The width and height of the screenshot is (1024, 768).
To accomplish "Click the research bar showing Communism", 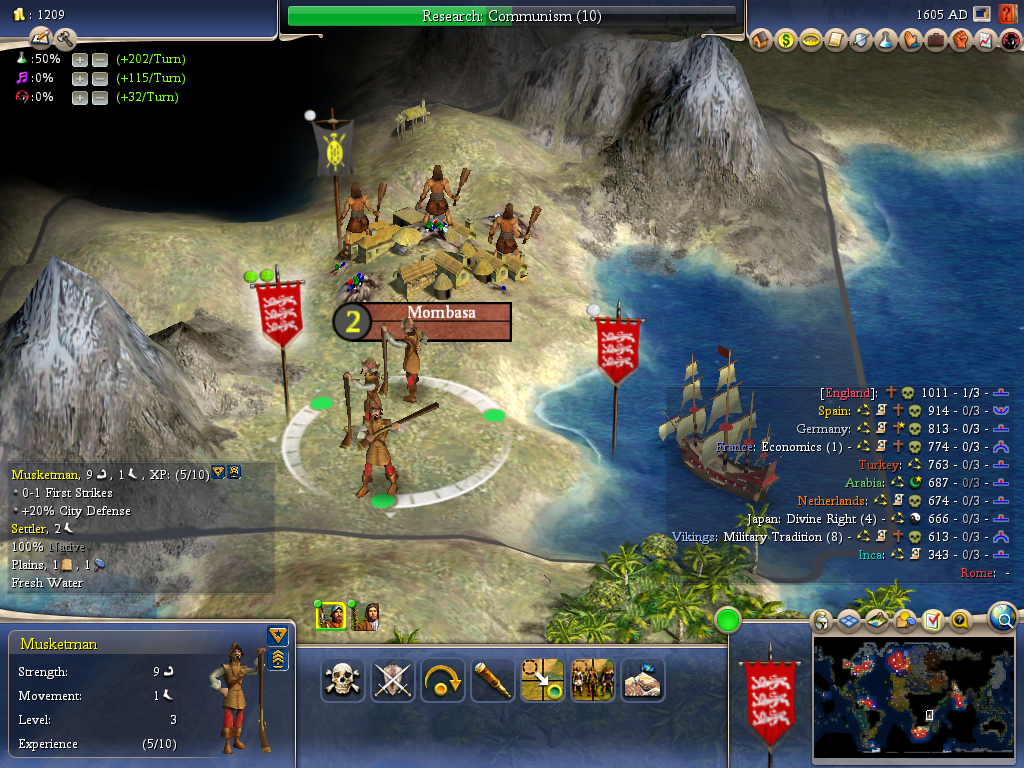I will [511, 16].
